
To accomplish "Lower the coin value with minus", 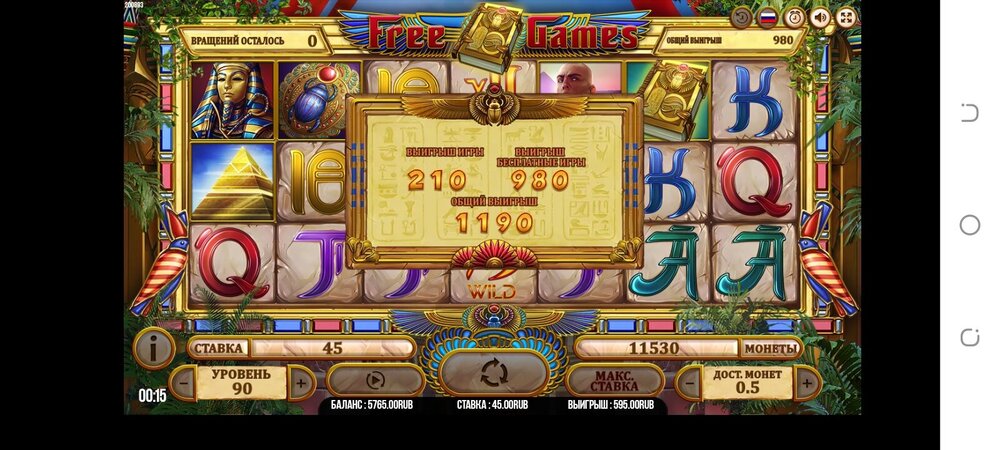I will pyautogui.click(x=689, y=382).
